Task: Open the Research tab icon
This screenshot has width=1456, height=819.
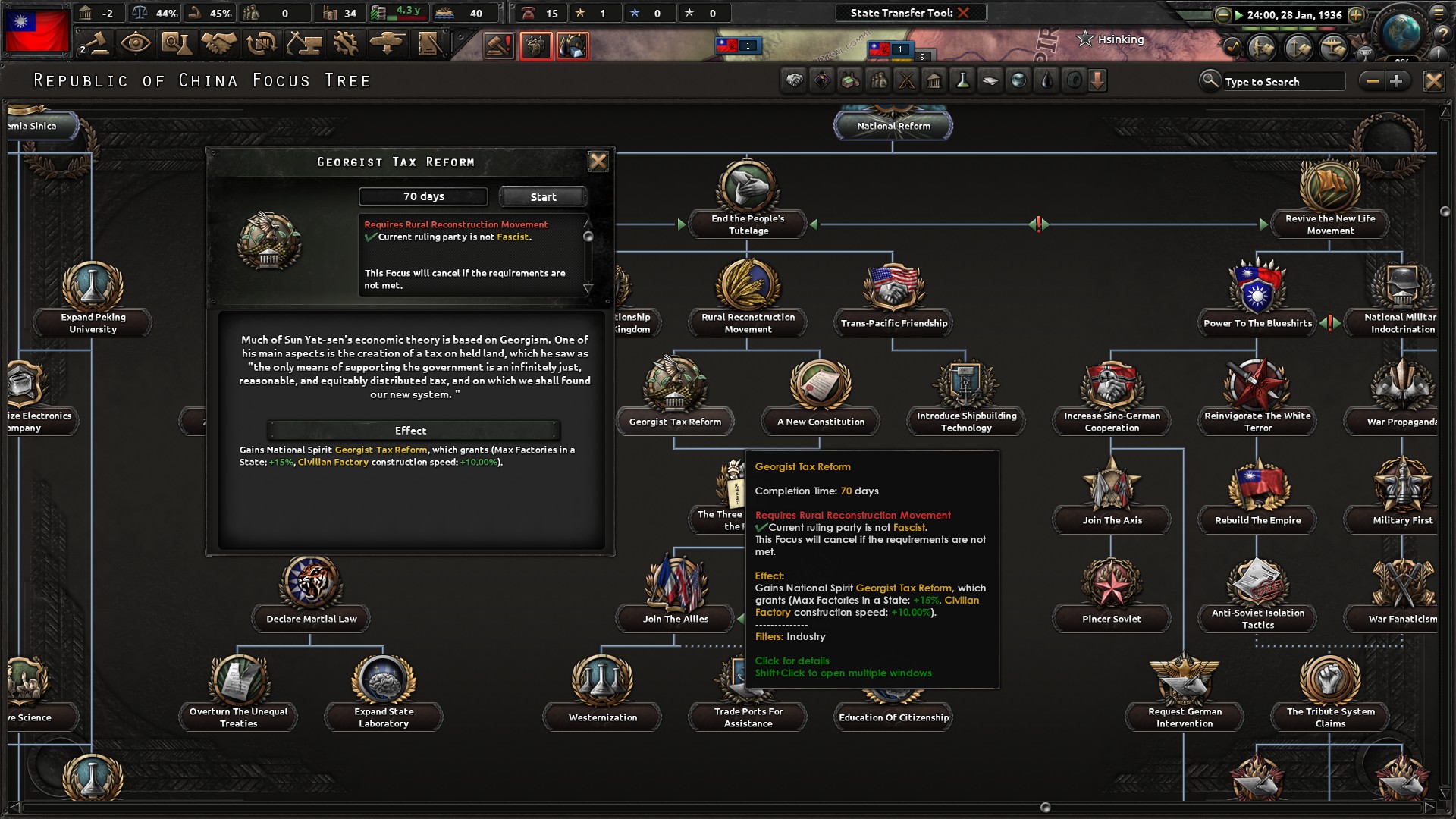Action: point(177,43)
